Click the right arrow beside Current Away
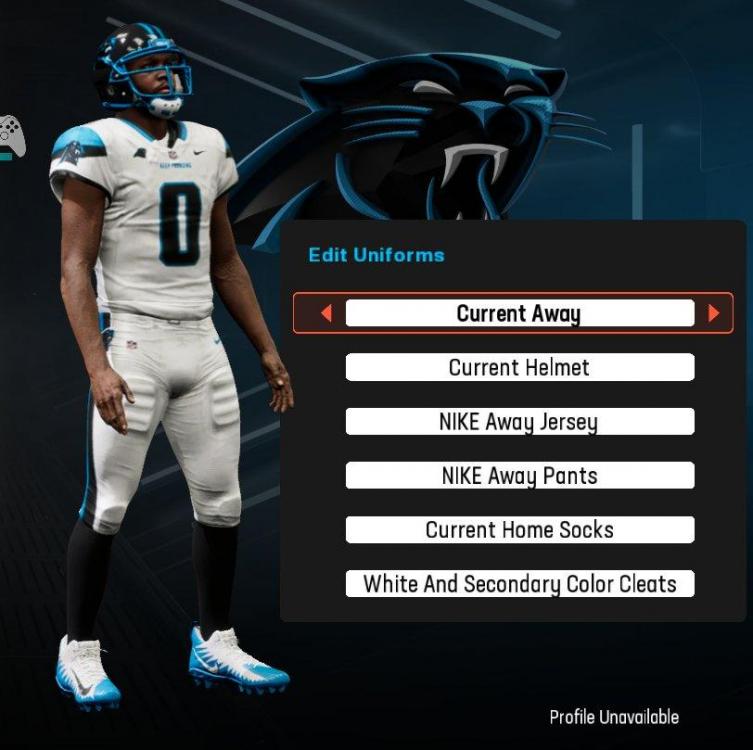 [713, 314]
